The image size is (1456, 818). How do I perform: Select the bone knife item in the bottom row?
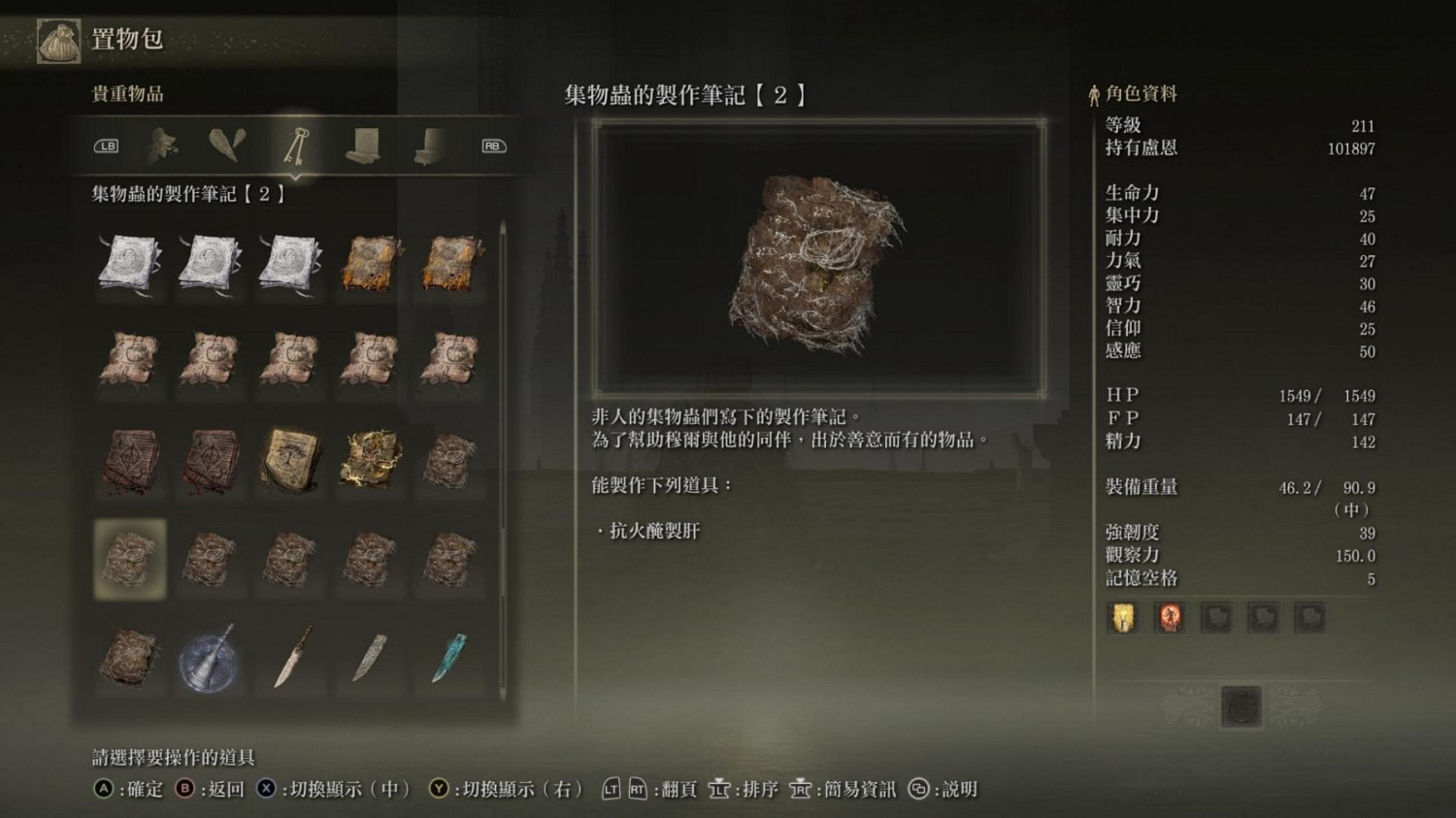[x=289, y=658]
